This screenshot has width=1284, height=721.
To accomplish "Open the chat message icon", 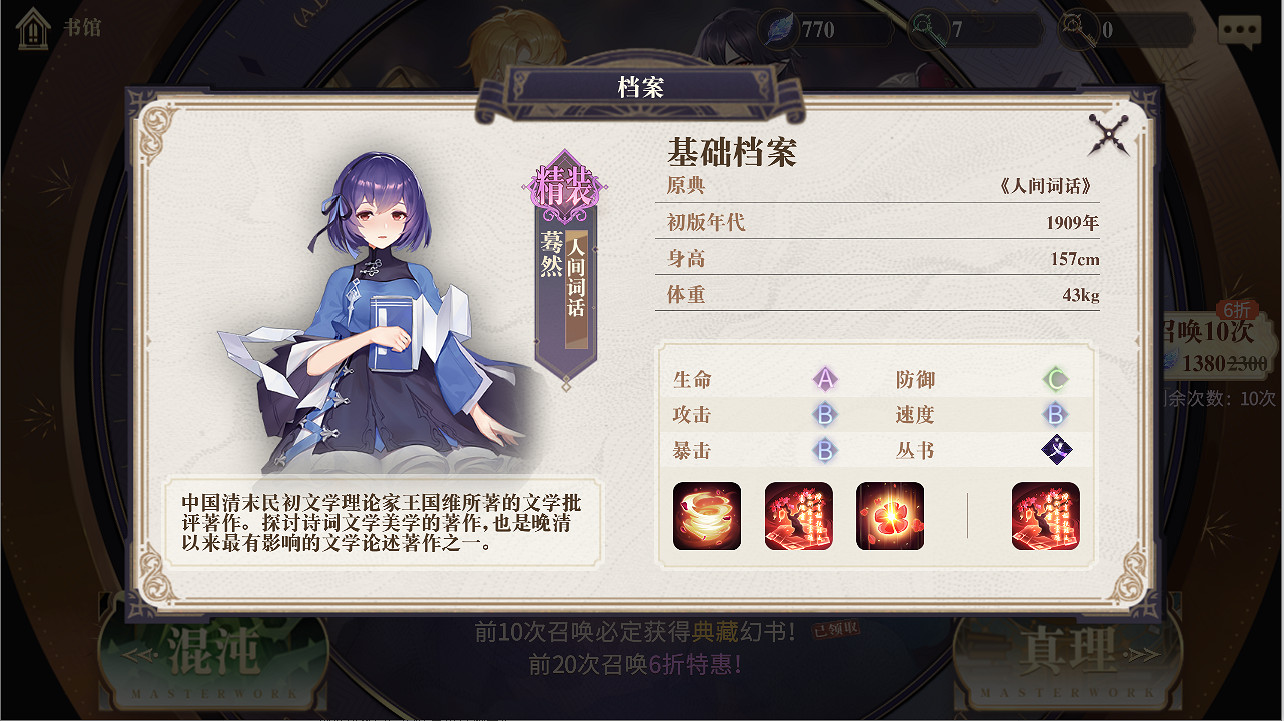I will [x=1239, y=29].
